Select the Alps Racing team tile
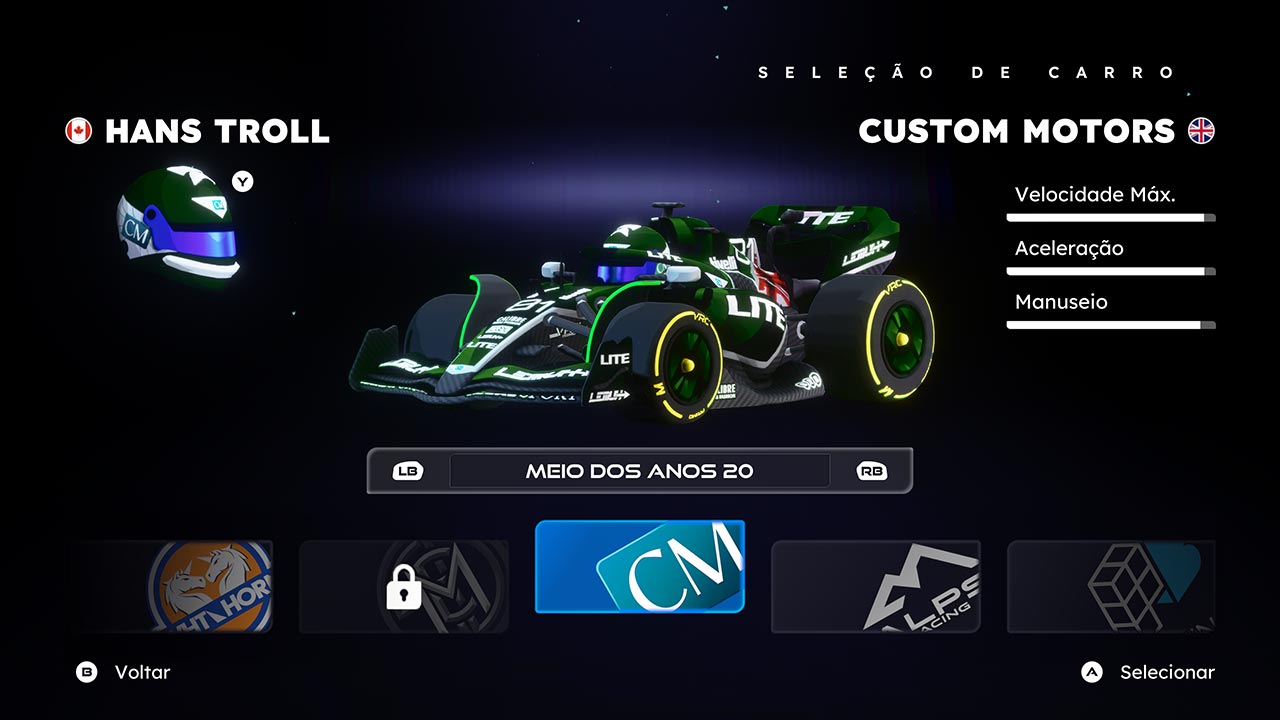Viewport: 1280px width, 720px height. (x=875, y=586)
